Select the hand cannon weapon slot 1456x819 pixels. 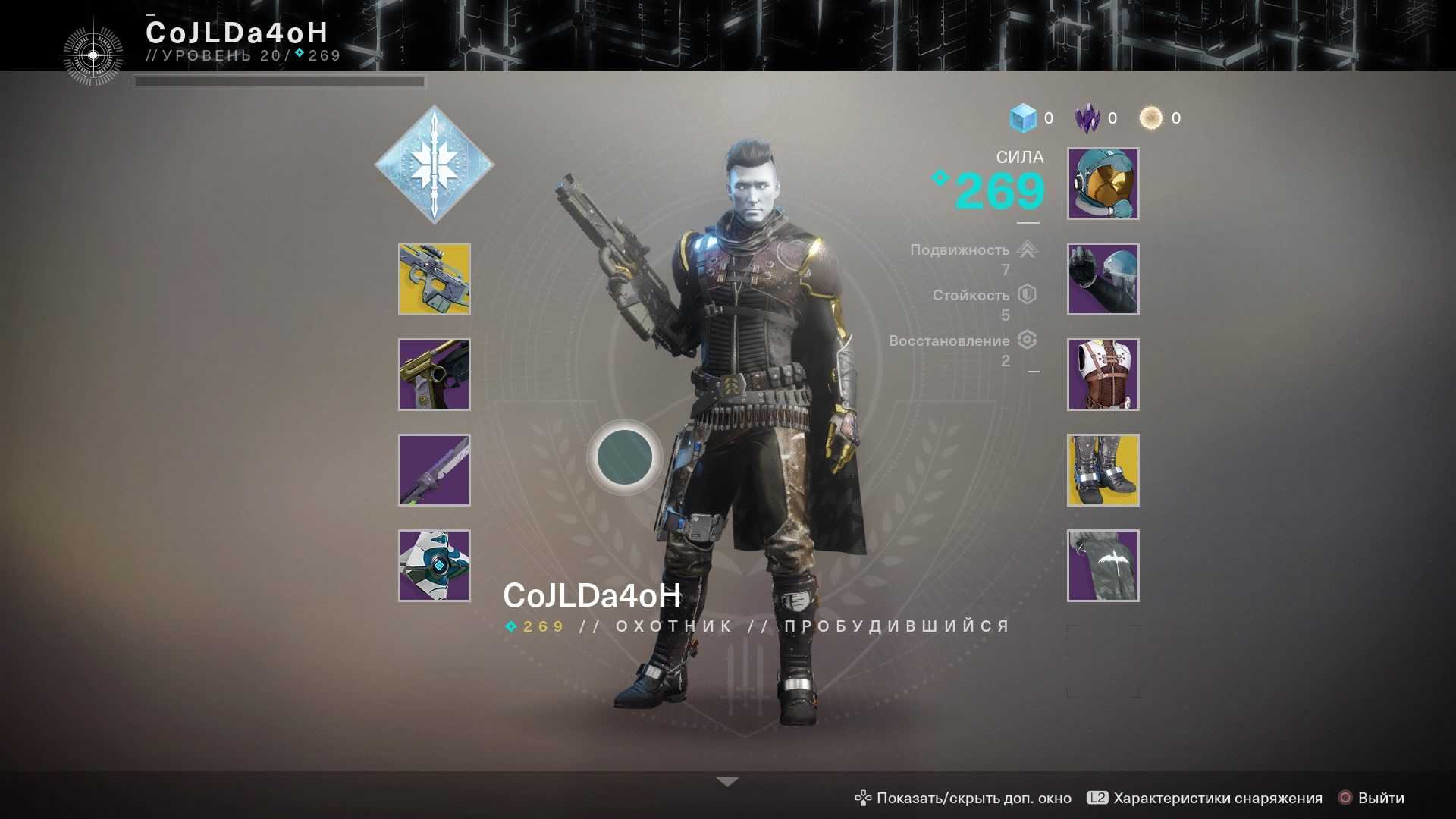(x=435, y=375)
